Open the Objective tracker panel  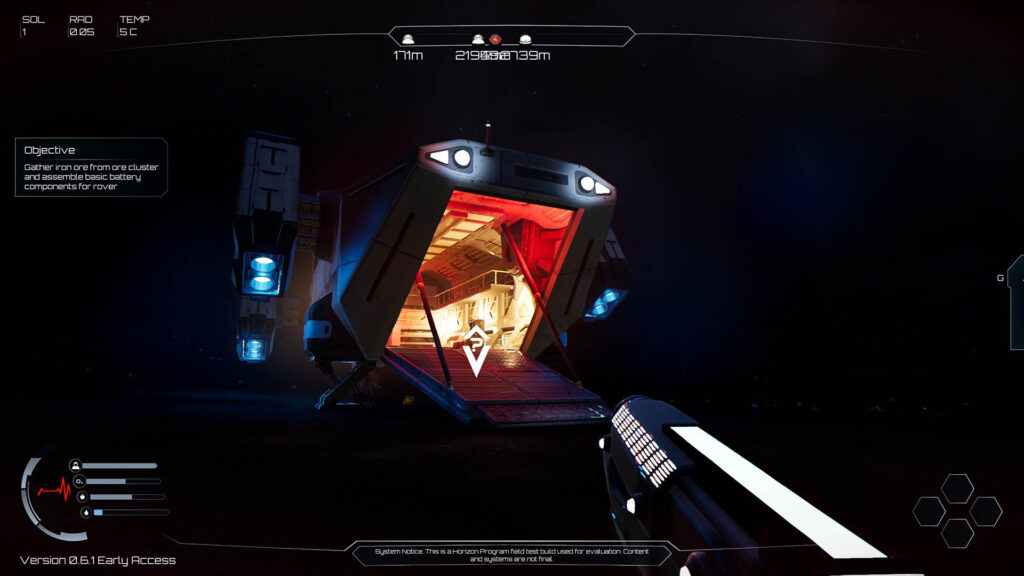click(x=91, y=167)
